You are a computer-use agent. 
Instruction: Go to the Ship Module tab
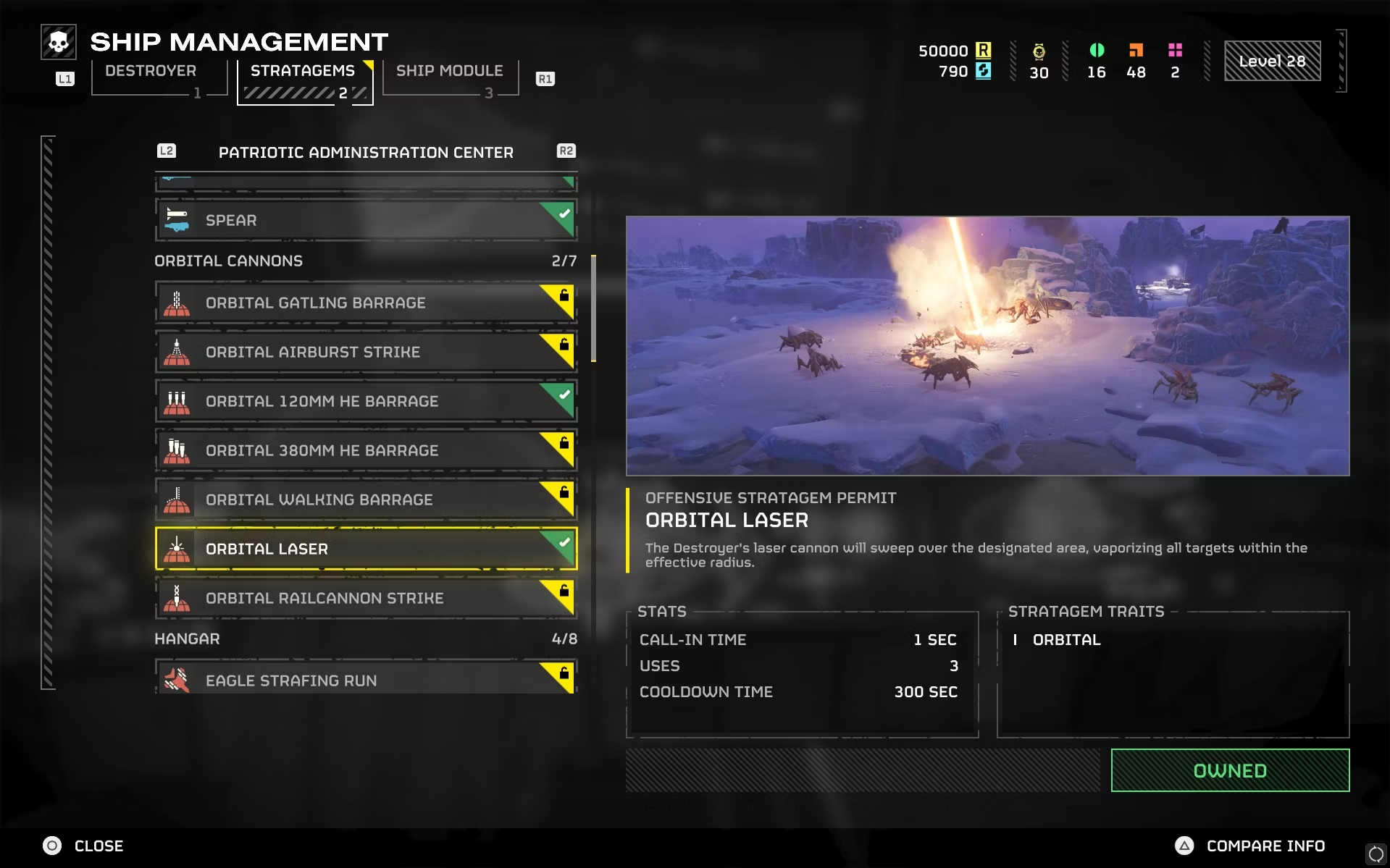pos(449,72)
